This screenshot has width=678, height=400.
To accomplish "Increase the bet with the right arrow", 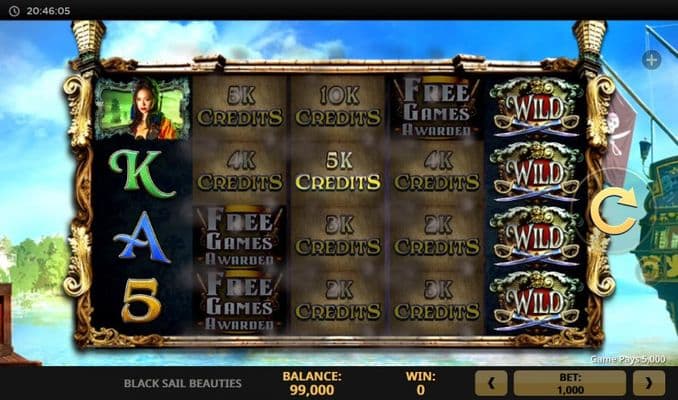I will (648, 382).
